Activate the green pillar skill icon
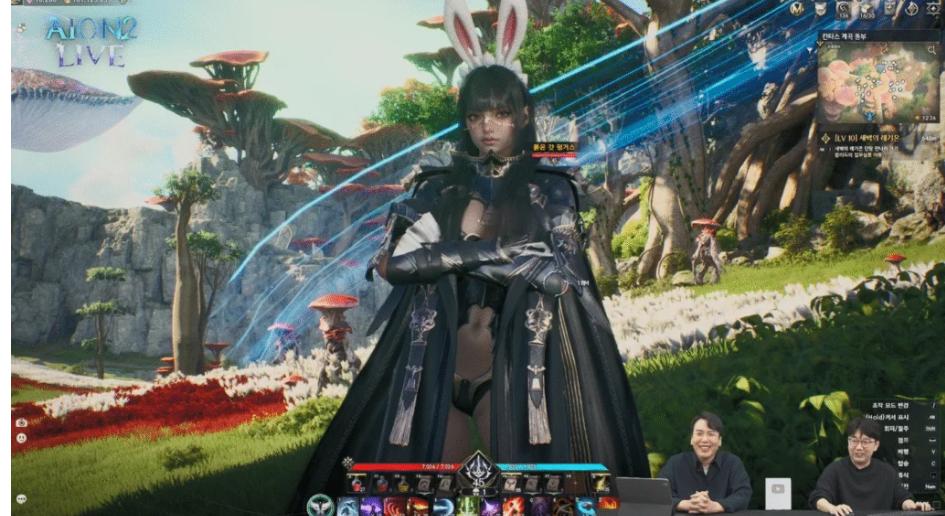 pyautogui.click(x=469, y=506)
